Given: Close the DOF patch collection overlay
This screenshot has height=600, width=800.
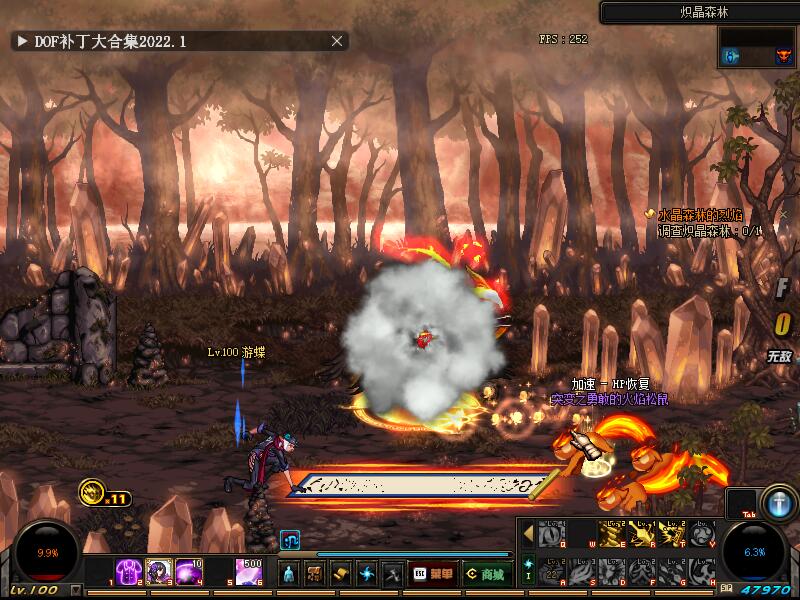Looking at the screenshot, I should 337,41.
